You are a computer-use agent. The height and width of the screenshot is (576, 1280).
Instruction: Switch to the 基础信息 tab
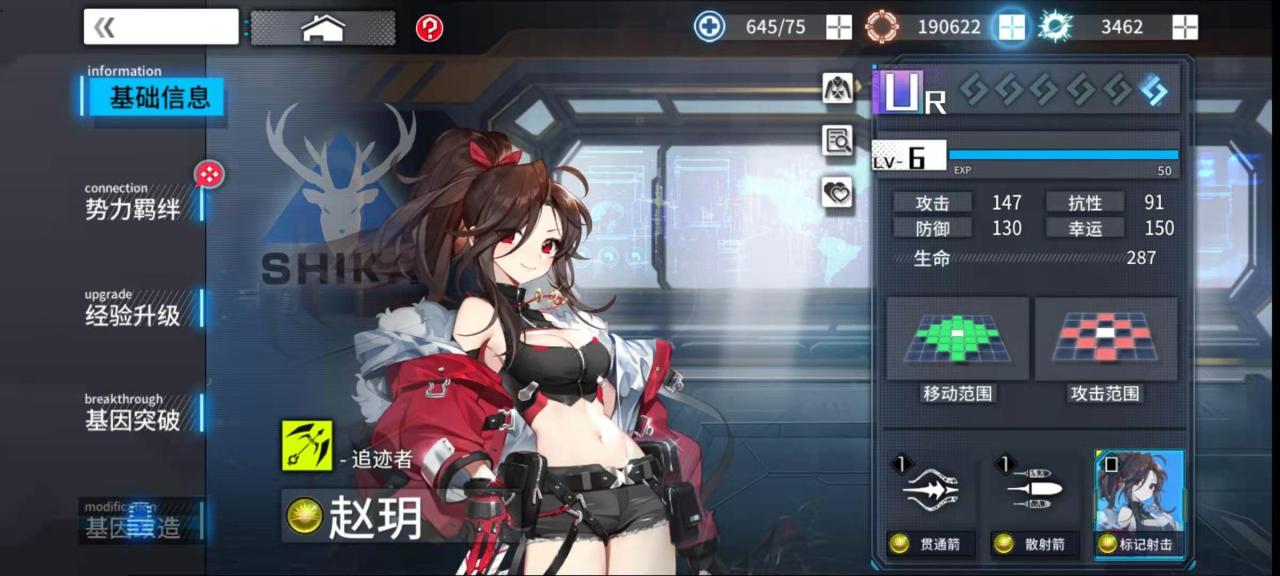coord(158,98)
